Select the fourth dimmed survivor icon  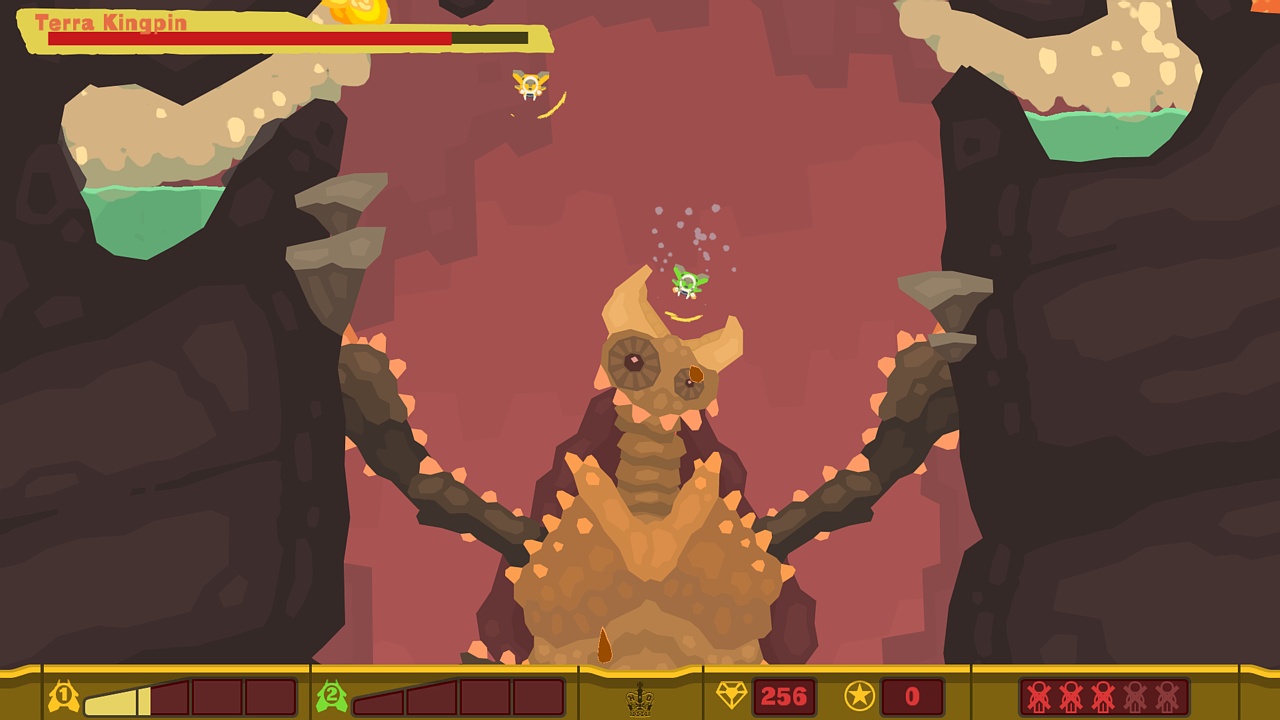(x=1135, y=697)
